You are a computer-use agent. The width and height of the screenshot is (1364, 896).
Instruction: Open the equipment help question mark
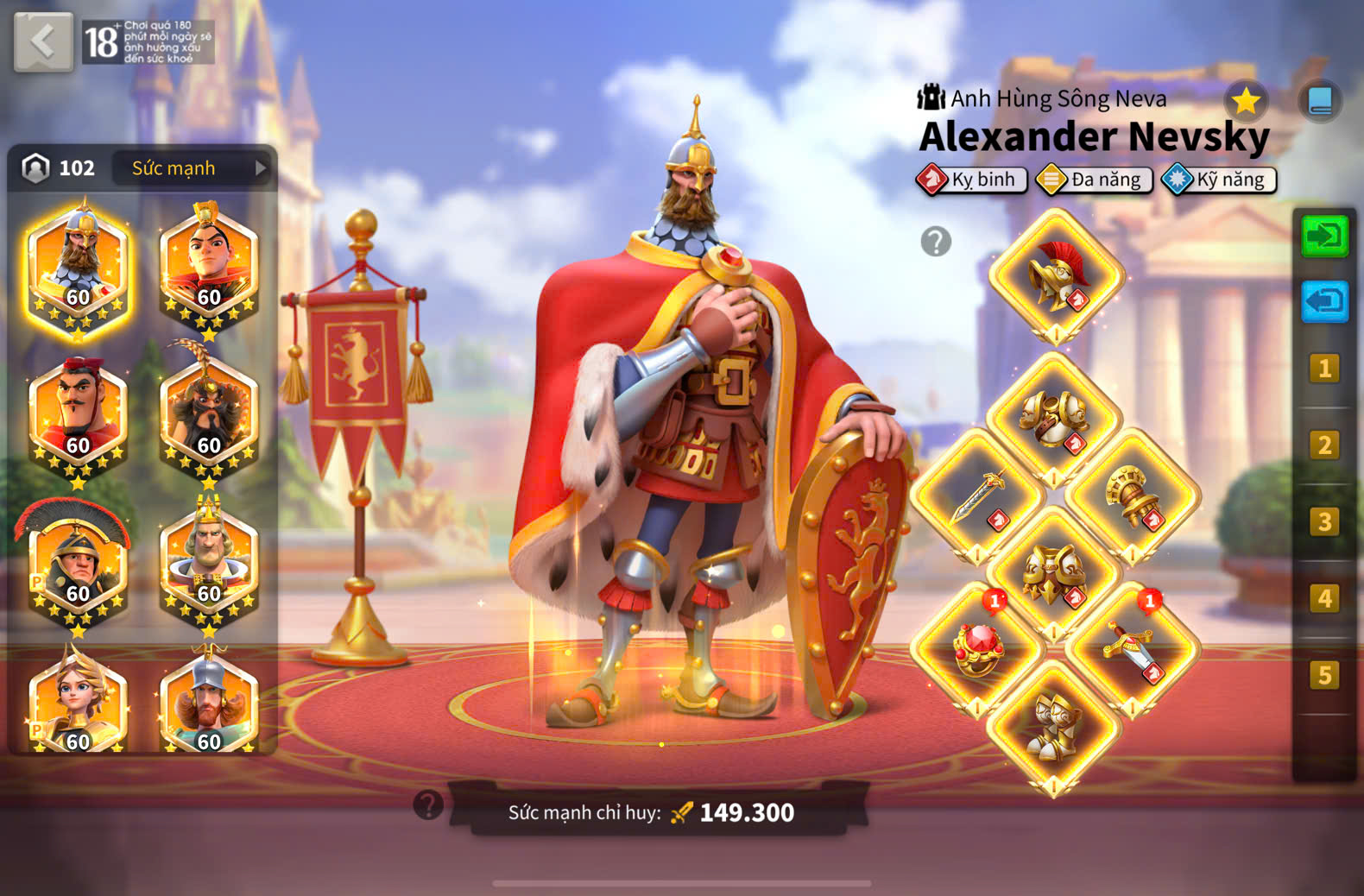[x=936, y=242]
